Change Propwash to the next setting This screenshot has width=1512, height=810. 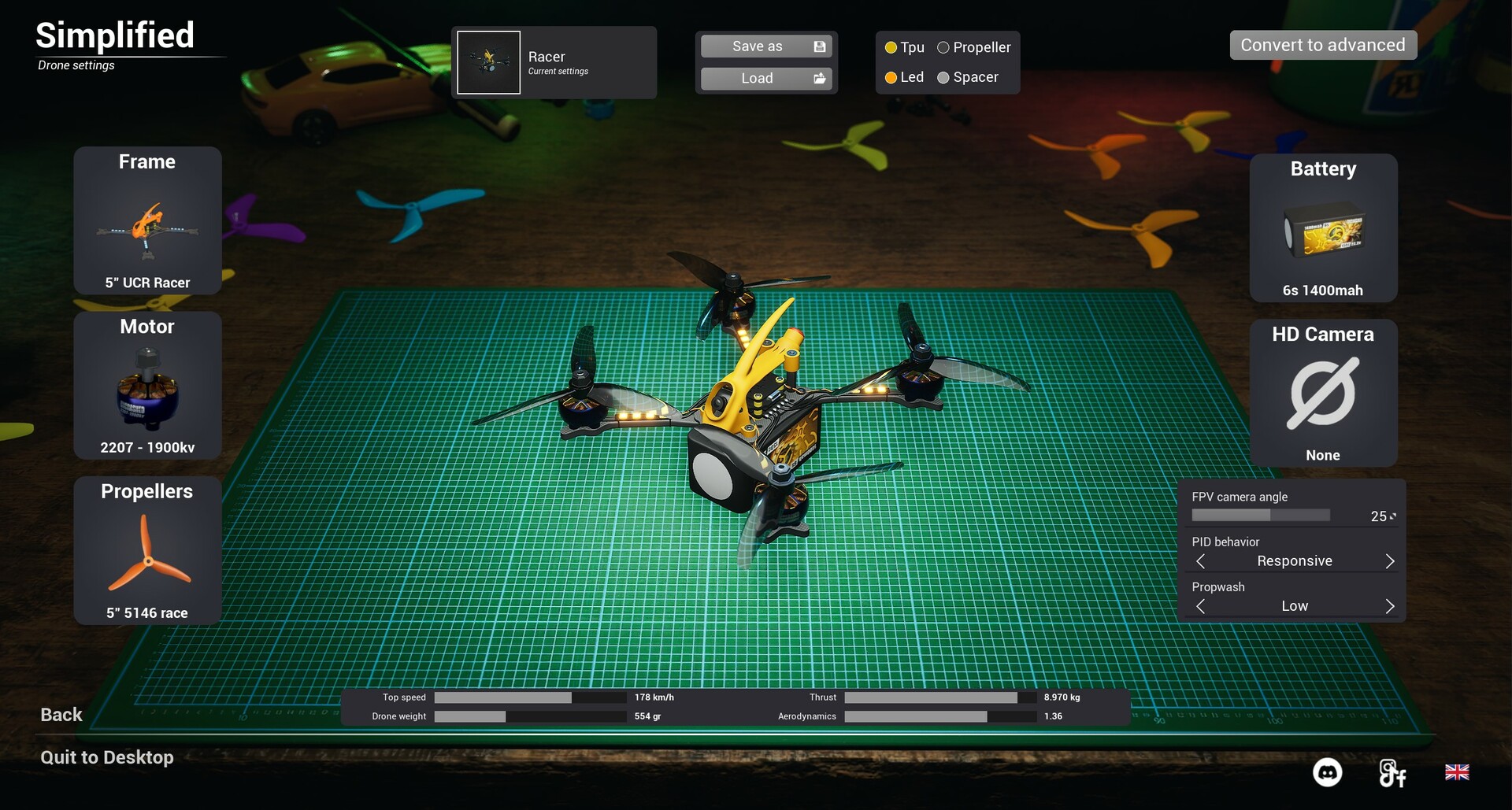click(1389, 606)
